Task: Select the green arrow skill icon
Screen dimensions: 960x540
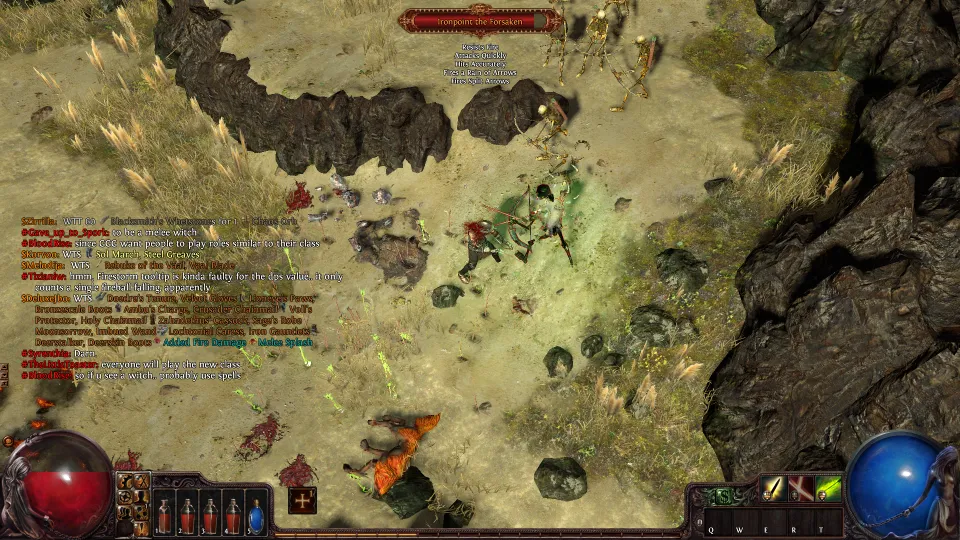Action: (828, 488)
